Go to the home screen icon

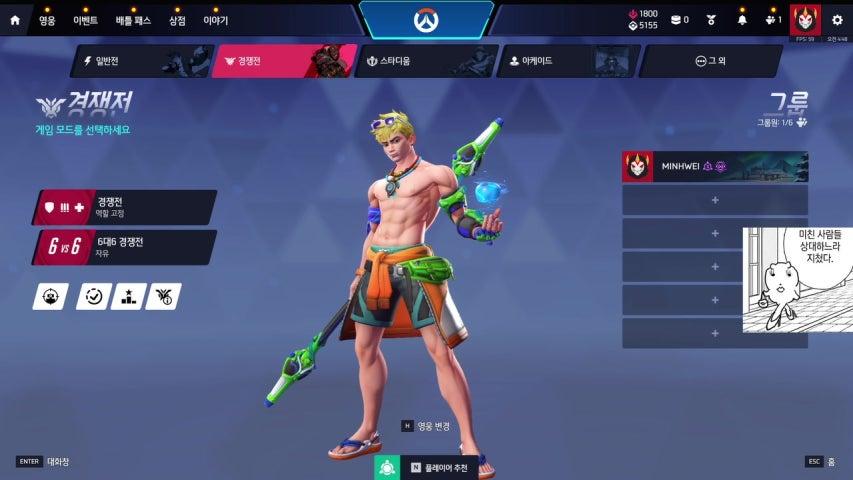[x=15, y=20]
